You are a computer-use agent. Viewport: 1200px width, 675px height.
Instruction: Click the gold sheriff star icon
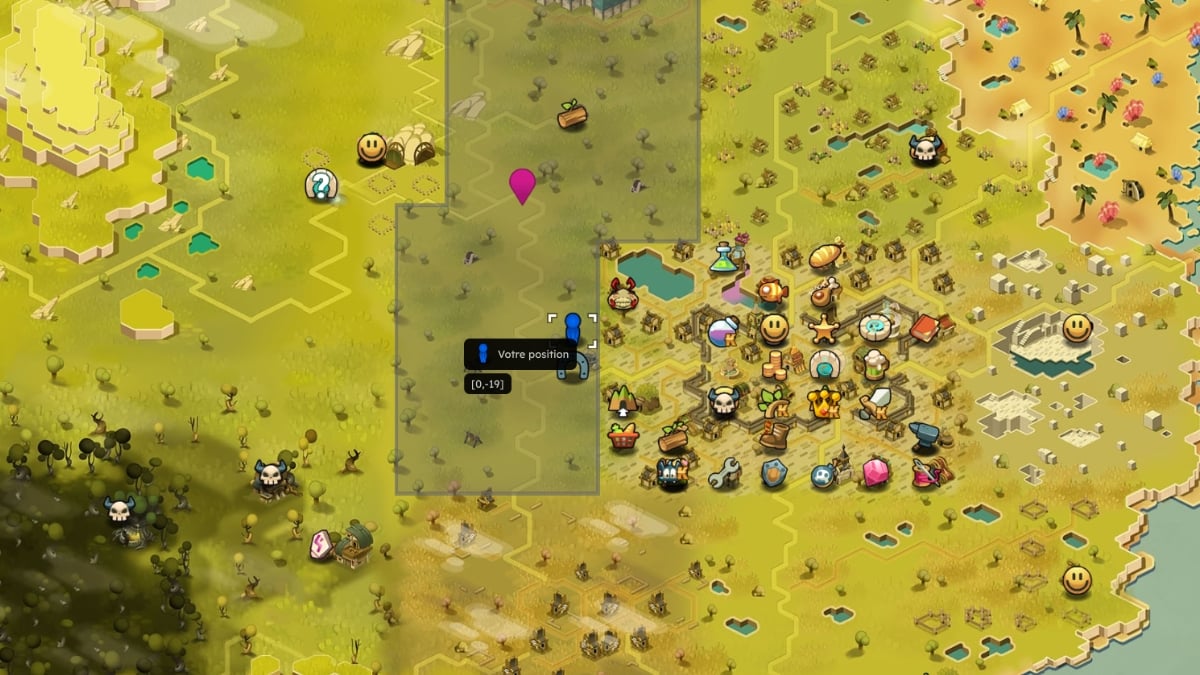[x=824, y=328]
